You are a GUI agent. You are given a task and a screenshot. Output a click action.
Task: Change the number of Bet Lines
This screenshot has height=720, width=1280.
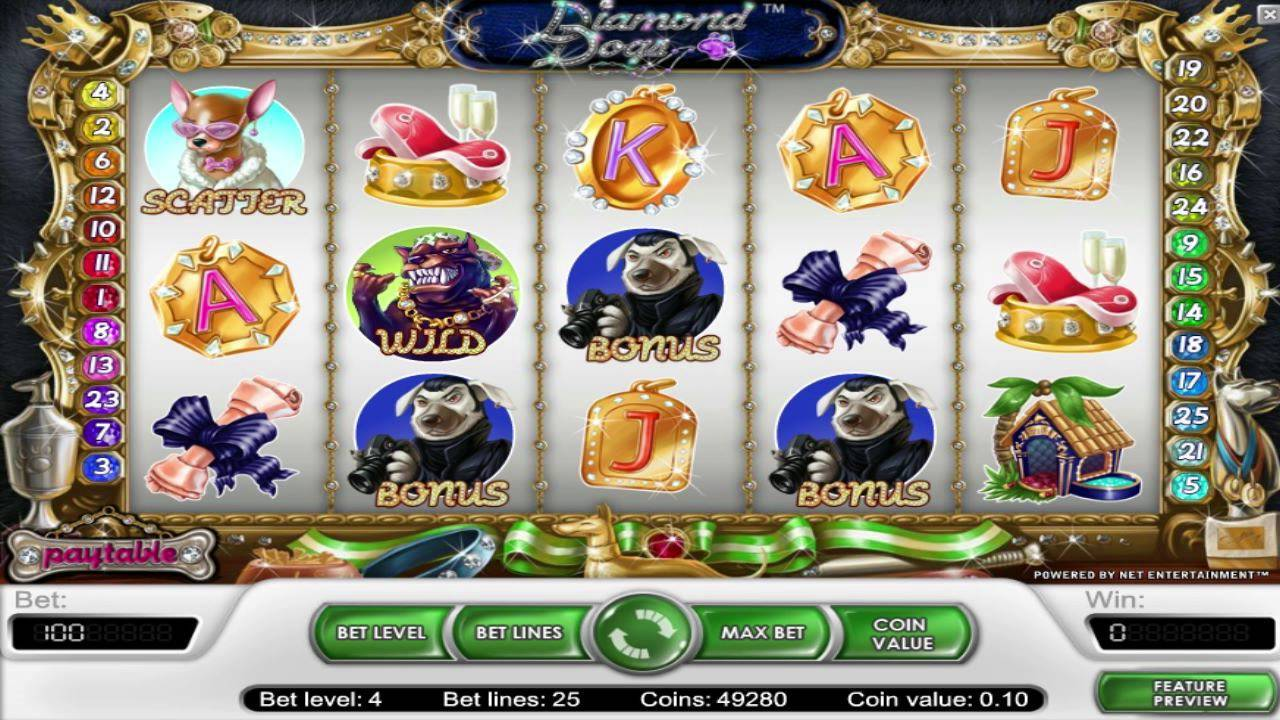[x=518, y=633]
